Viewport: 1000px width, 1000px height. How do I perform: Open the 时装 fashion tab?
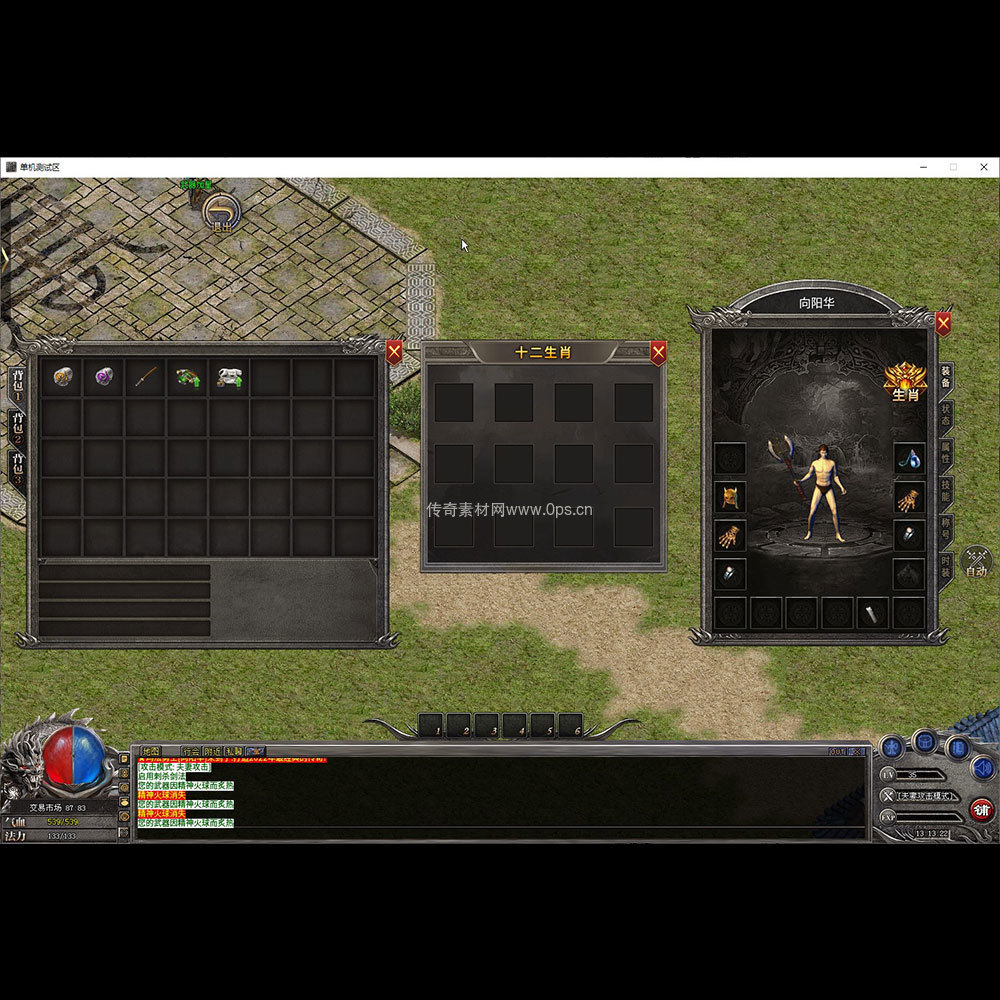tap(946, 566)
